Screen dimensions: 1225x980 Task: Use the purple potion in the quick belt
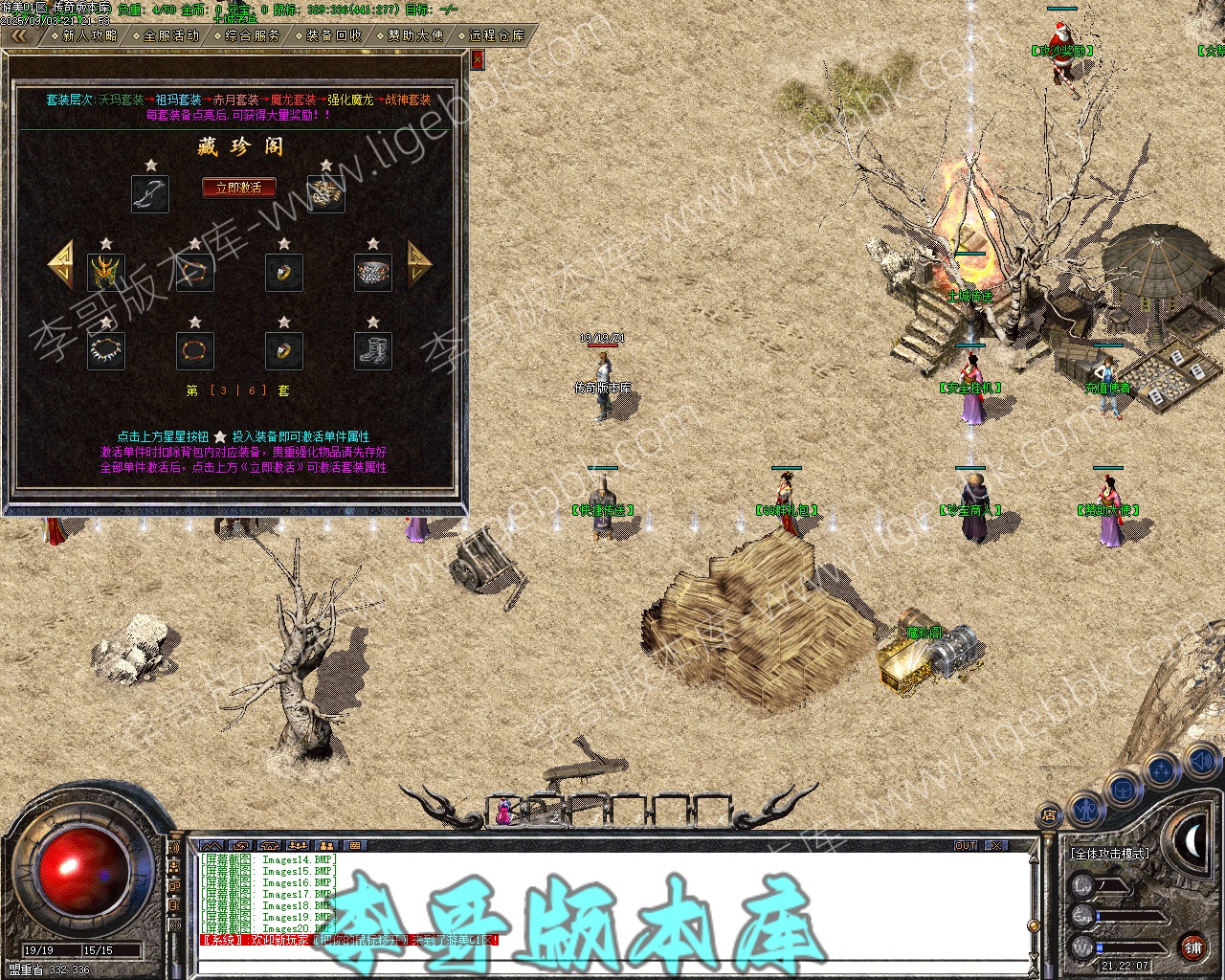coord(503,813)
